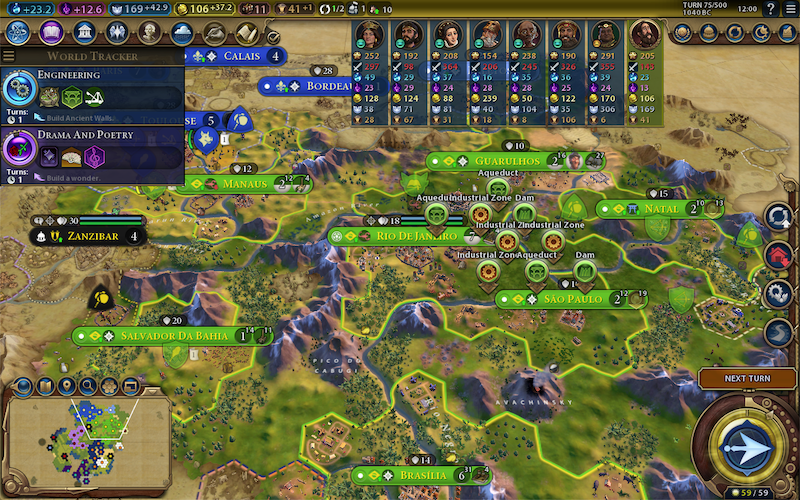Select the Drama and Poetry civic entry

coord(92,148)
